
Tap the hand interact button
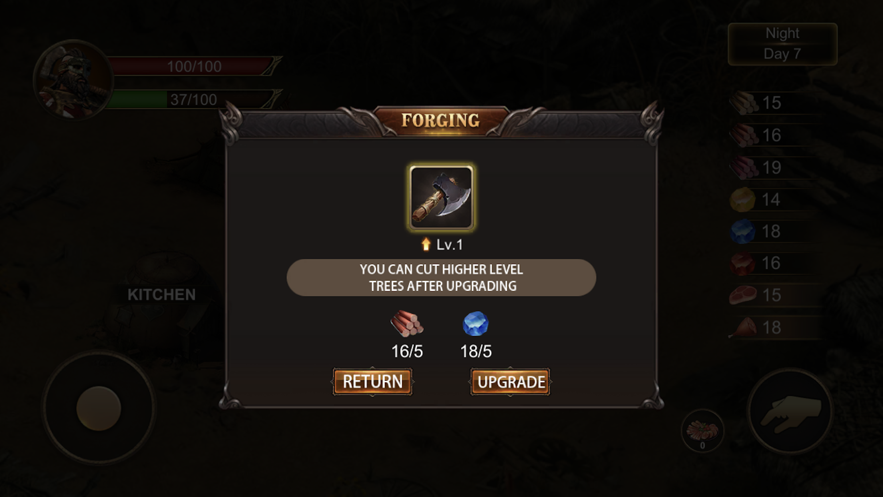click(x=791, y=411)
